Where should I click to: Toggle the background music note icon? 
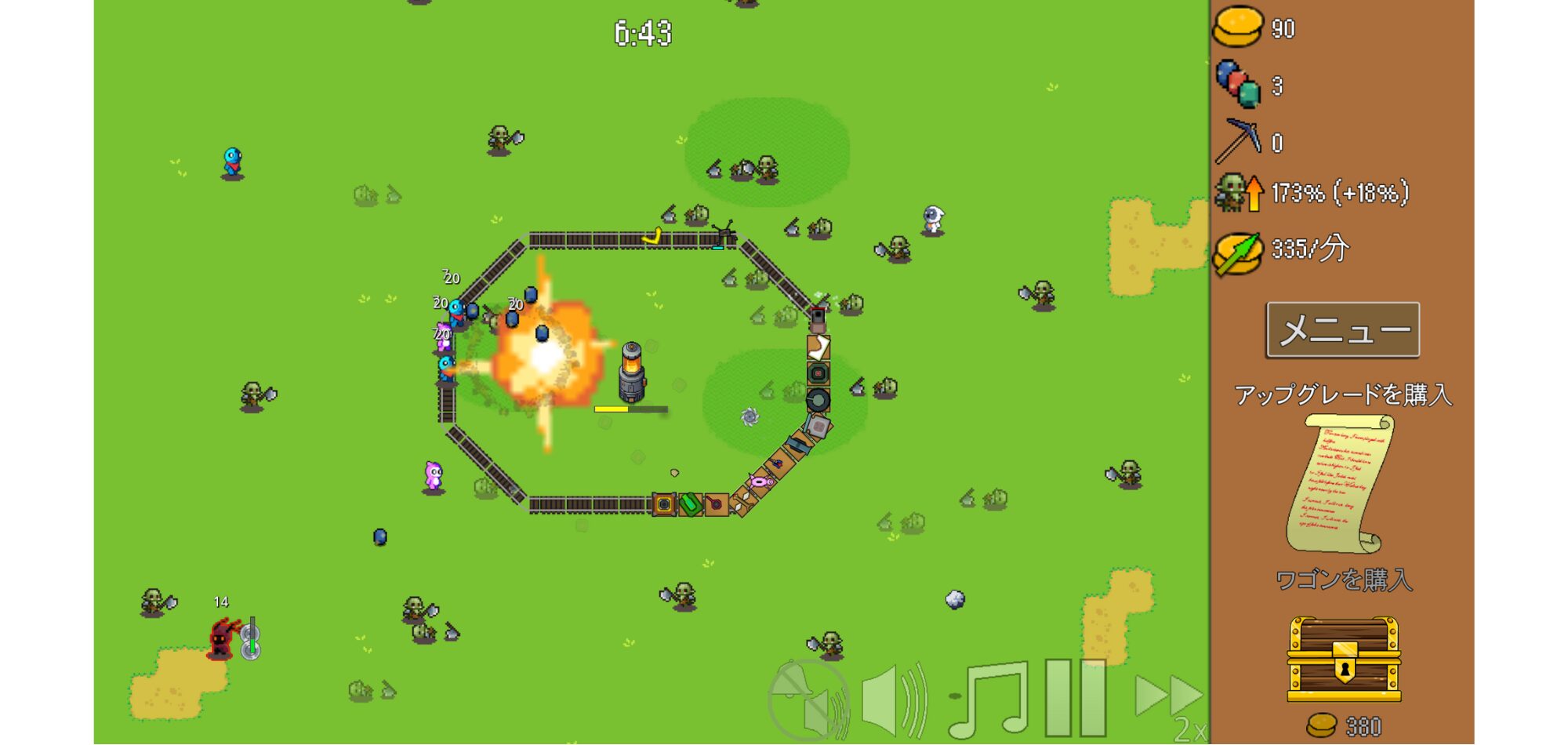pos(989,700)
